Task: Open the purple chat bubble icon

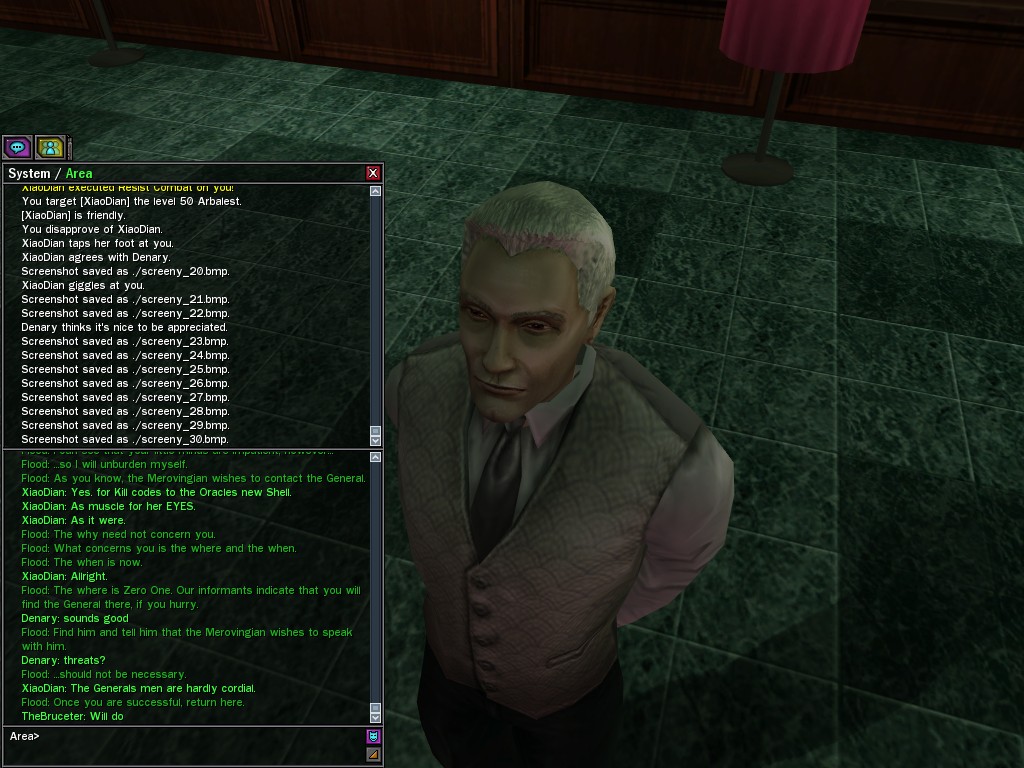Action: [x=17, y=148]
